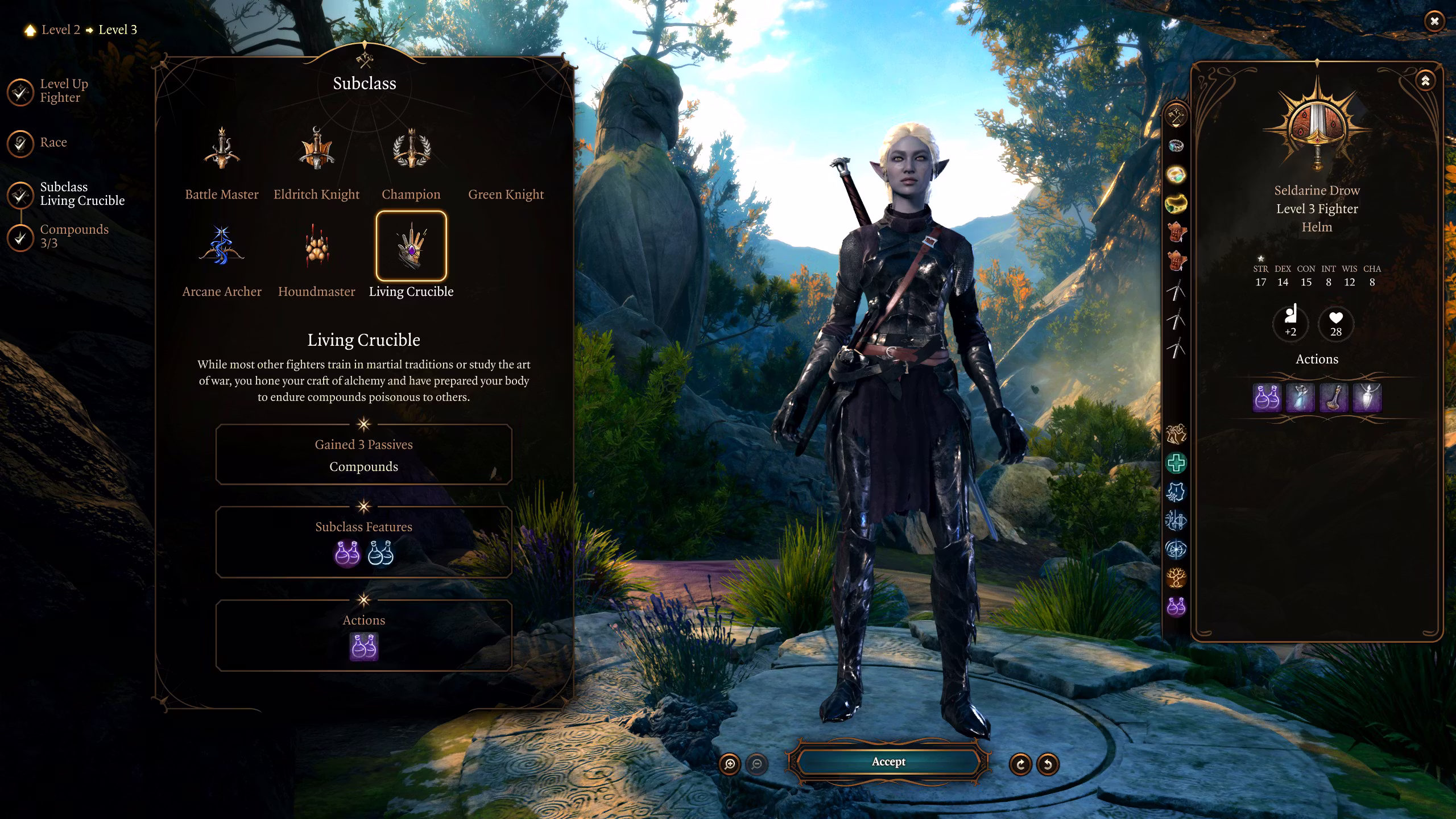The height and width of the screenshot is (819, 1456).
Task: Pick the Houndmaster subclass
Action: tap(316, 247)
